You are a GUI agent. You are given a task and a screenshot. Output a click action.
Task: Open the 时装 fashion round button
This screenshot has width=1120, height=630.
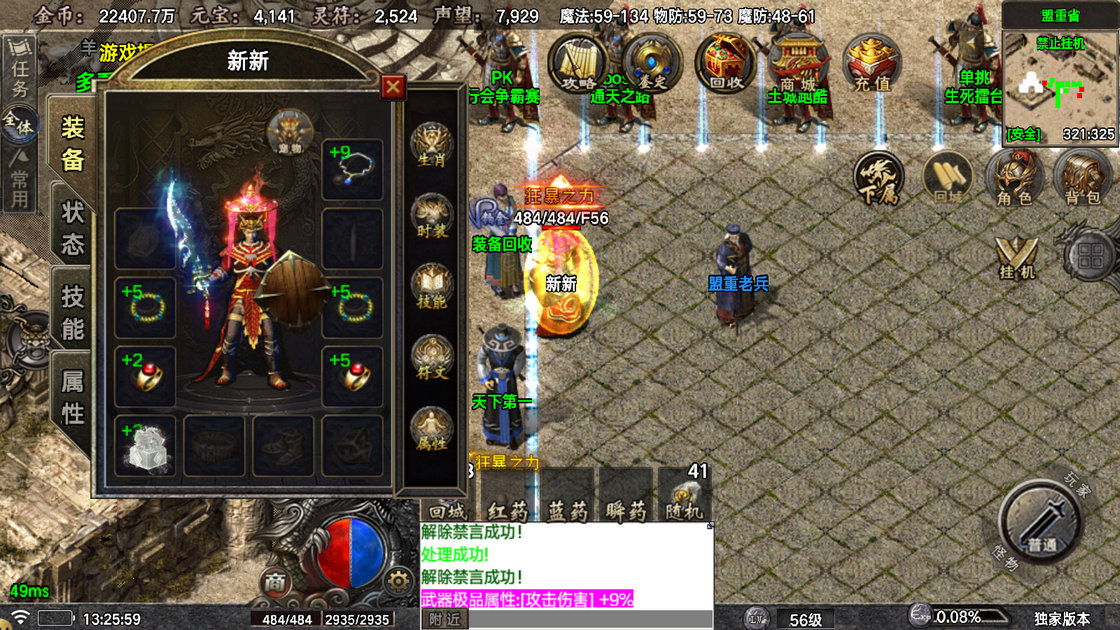[x=432, y=214]
